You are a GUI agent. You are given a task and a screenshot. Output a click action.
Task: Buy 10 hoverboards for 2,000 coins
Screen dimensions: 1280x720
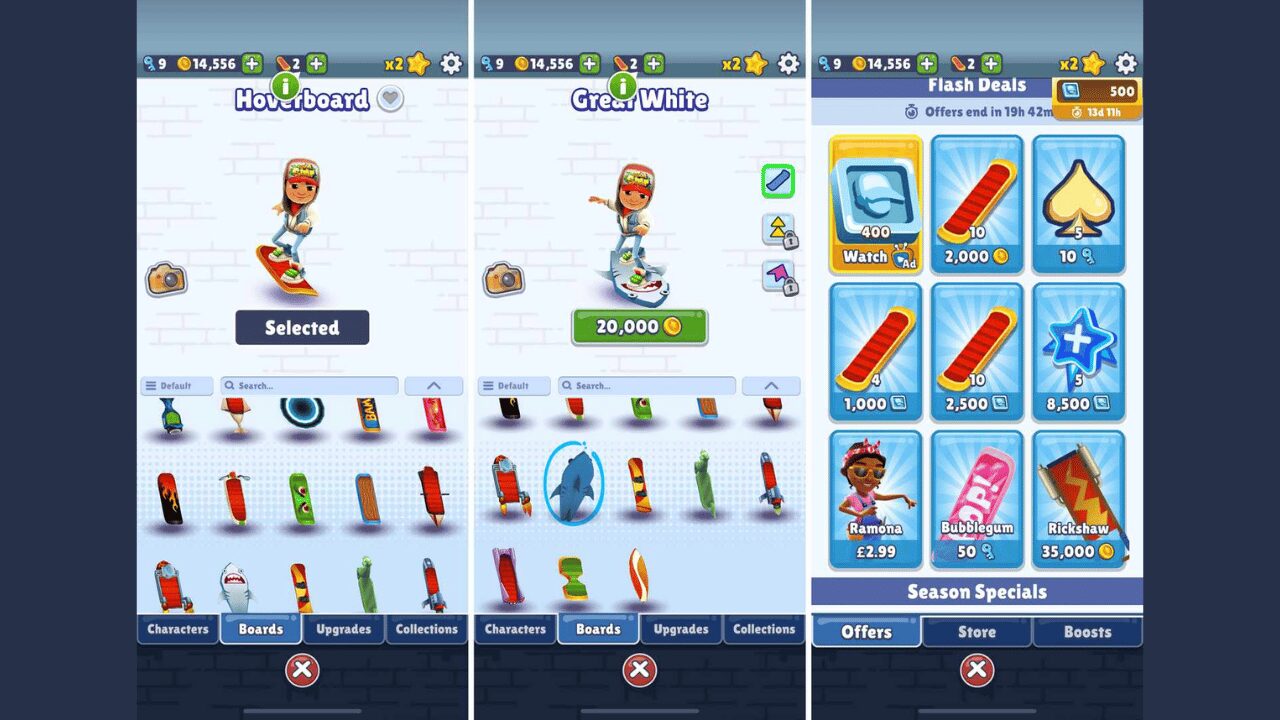(x=977, y=205)
